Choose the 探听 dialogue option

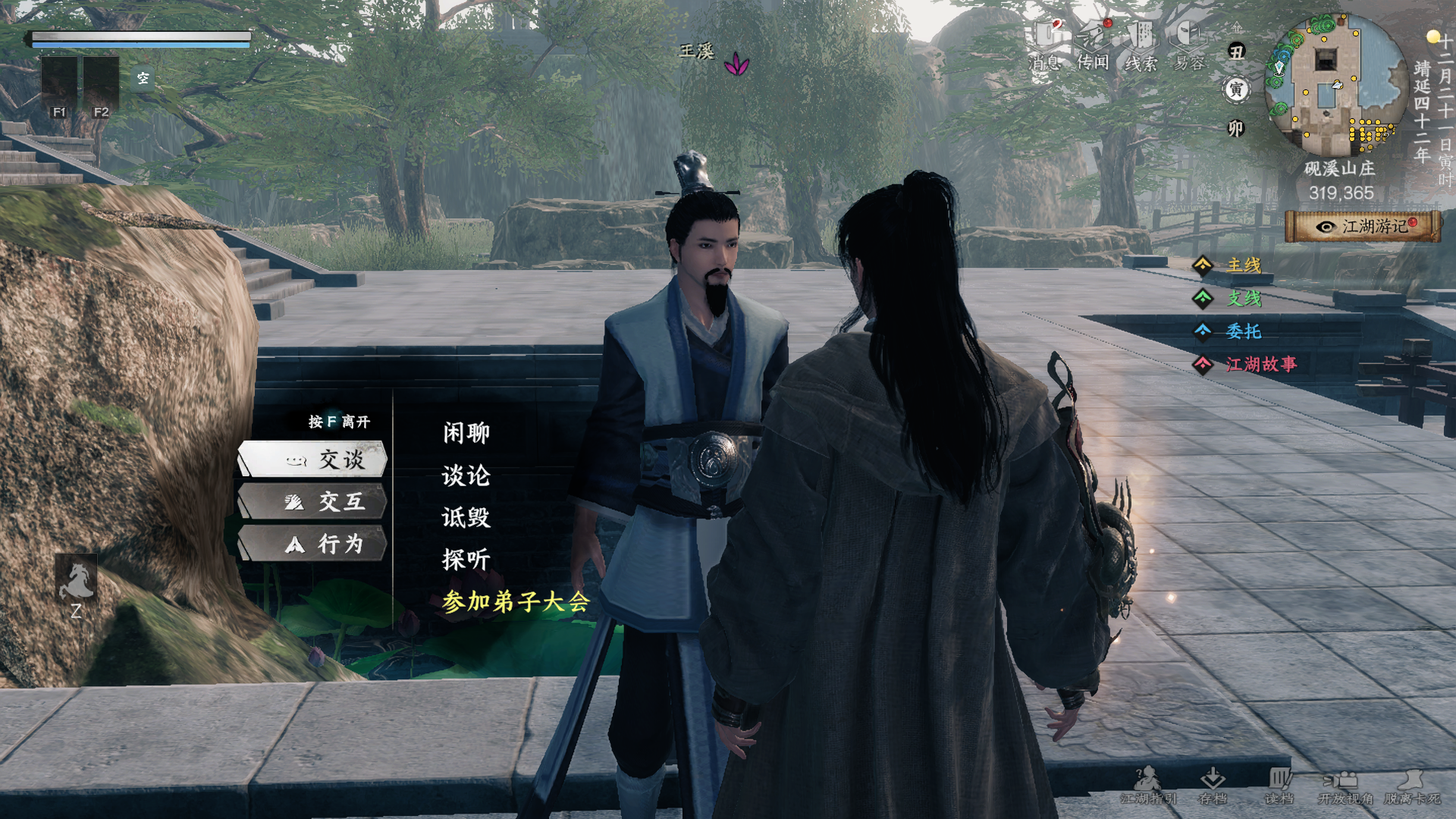[x=466, y=560]
